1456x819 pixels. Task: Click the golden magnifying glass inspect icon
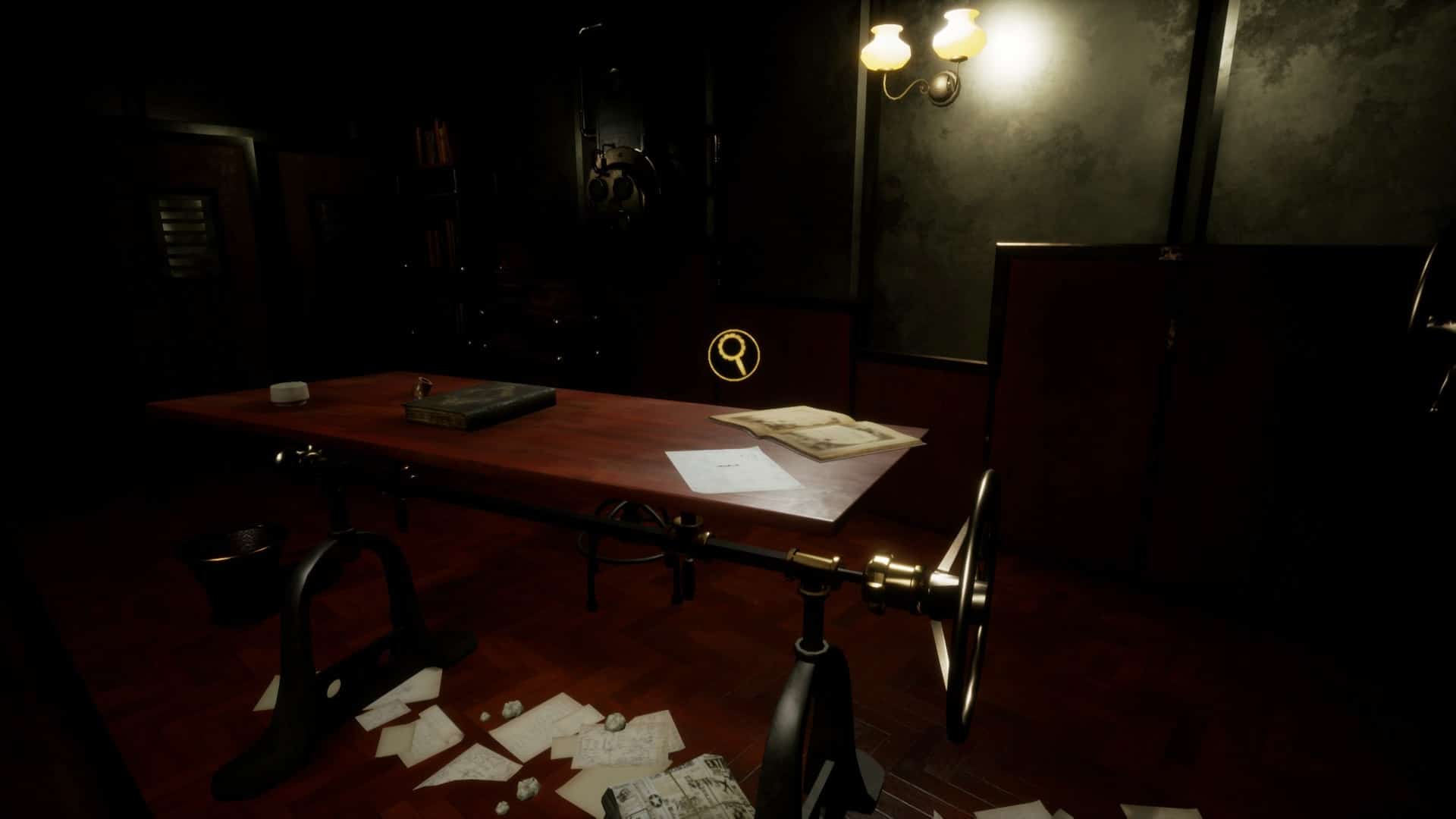point(733,353)
